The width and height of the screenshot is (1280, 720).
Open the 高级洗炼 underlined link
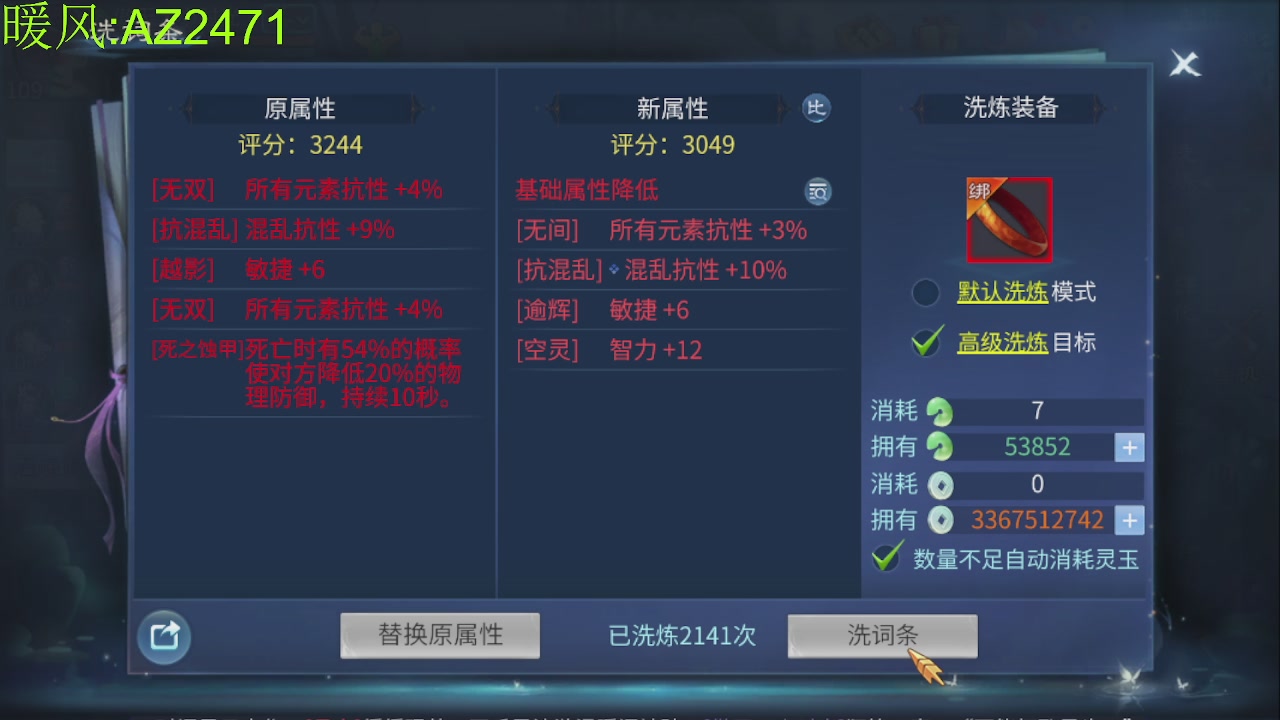tap(1003, 341)
